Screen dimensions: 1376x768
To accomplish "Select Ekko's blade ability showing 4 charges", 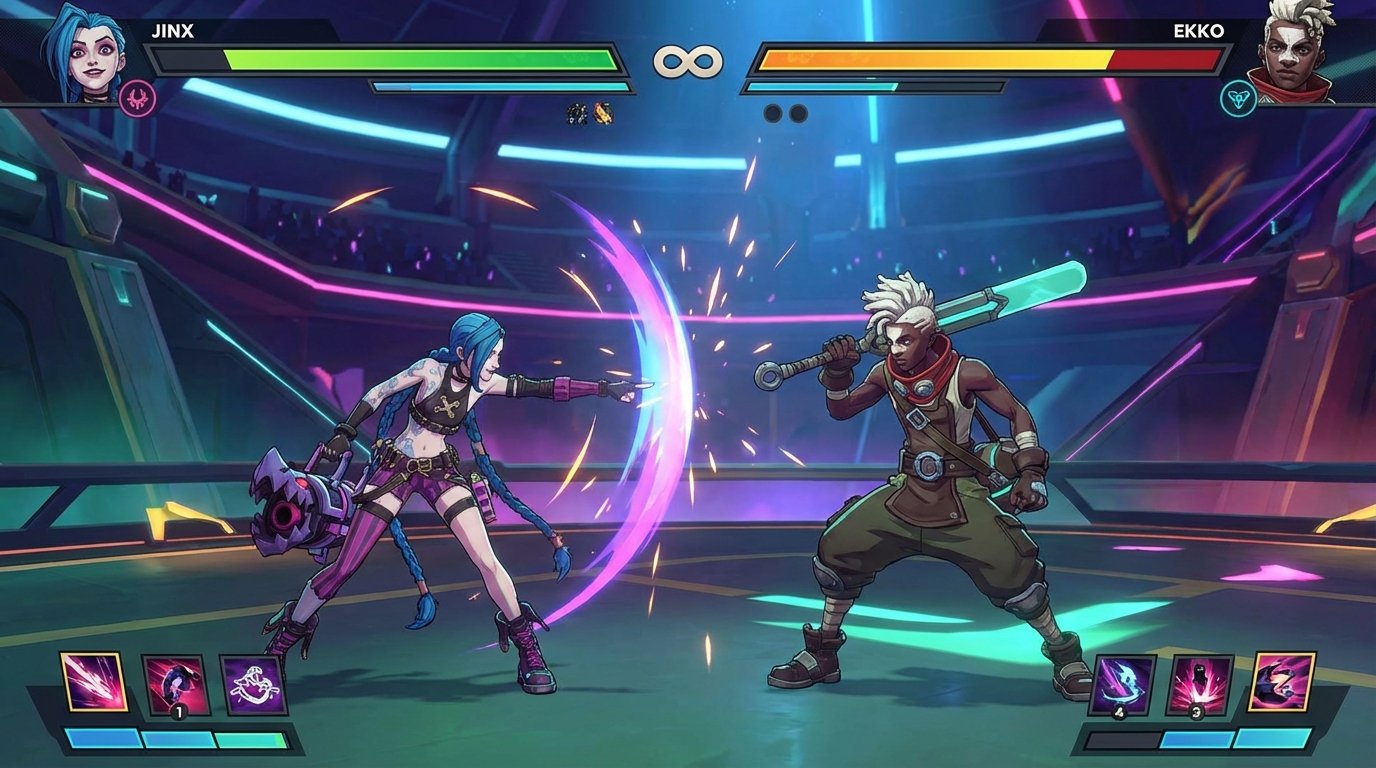I will click(1124, 683).
